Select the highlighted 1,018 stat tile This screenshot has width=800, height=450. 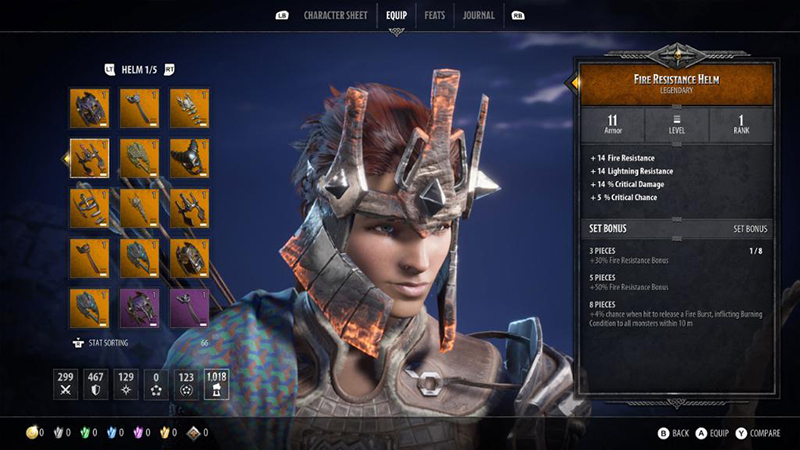(x=216, y=384)
